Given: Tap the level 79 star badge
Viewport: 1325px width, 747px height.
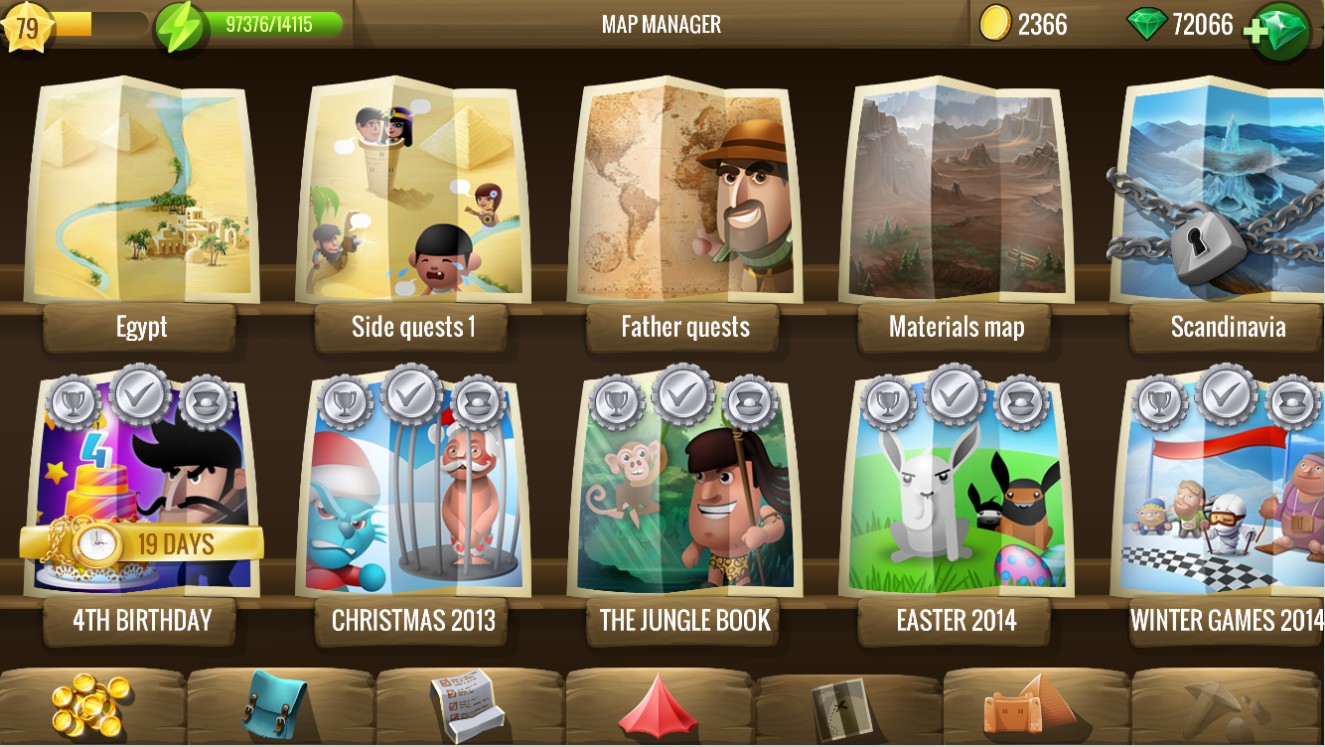Looking at the screenshot, I should pos(27,27).
